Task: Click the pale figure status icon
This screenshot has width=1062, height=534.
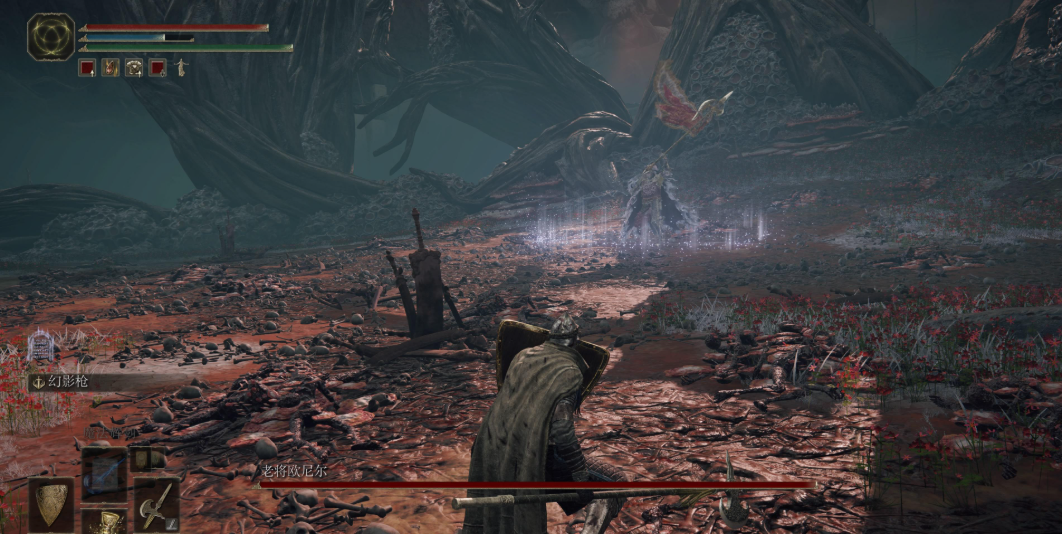Action: [x=181, y=68]
